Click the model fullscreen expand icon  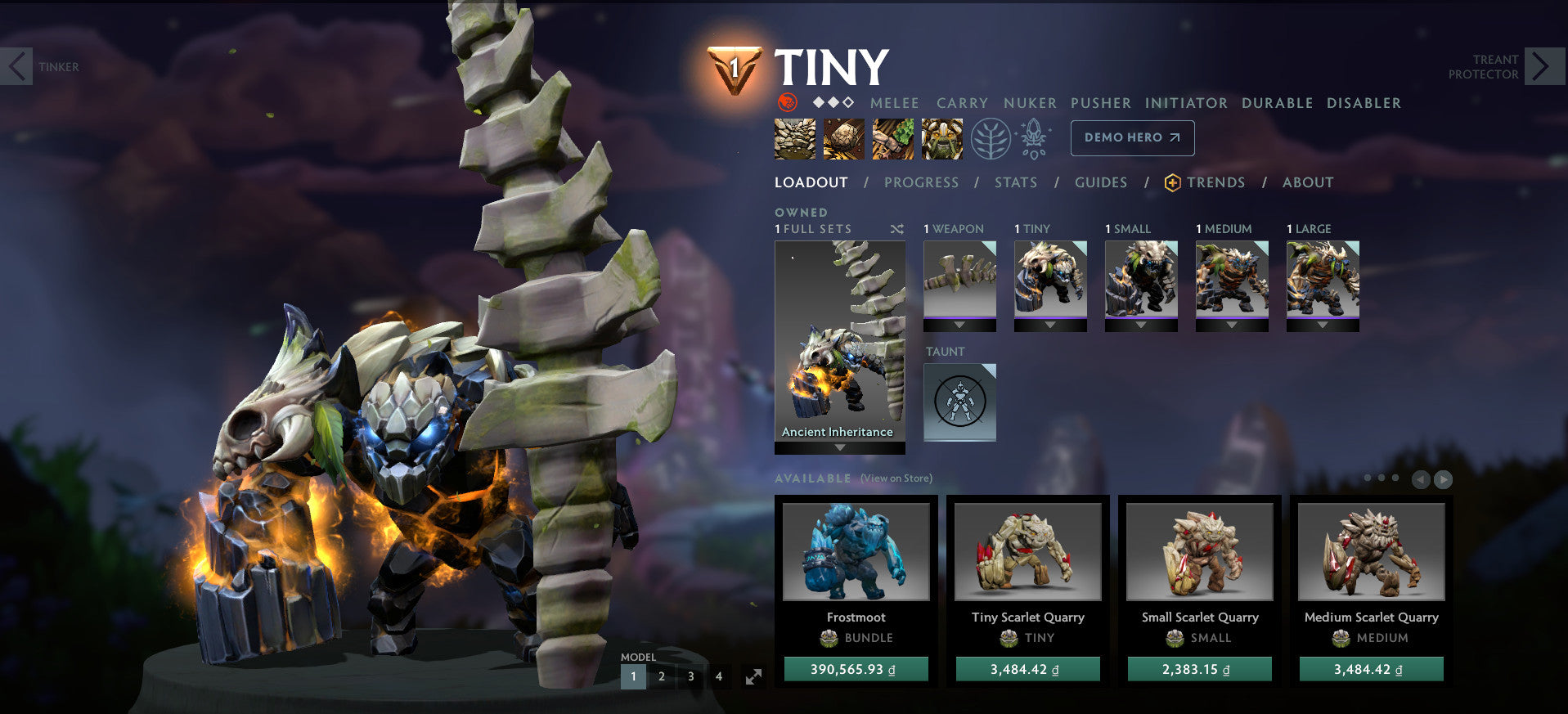click(754, 676)
